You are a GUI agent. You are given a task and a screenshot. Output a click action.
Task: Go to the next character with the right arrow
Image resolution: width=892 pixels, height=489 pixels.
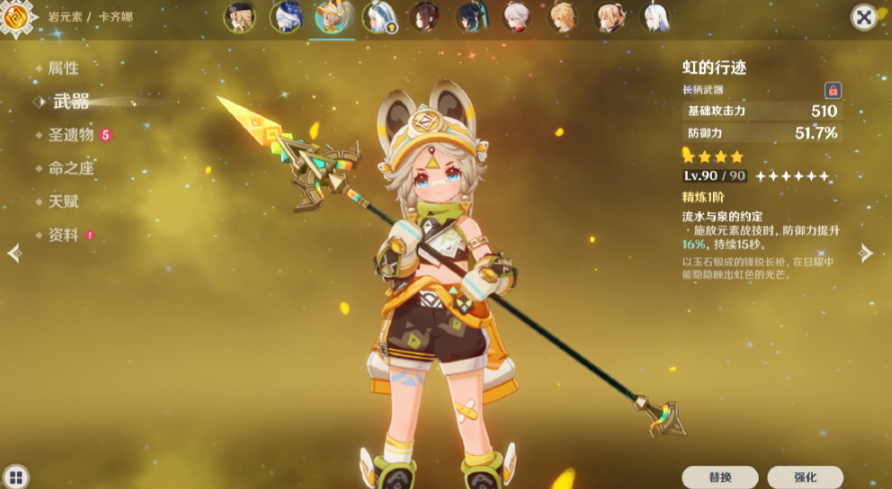coord(866,253)
